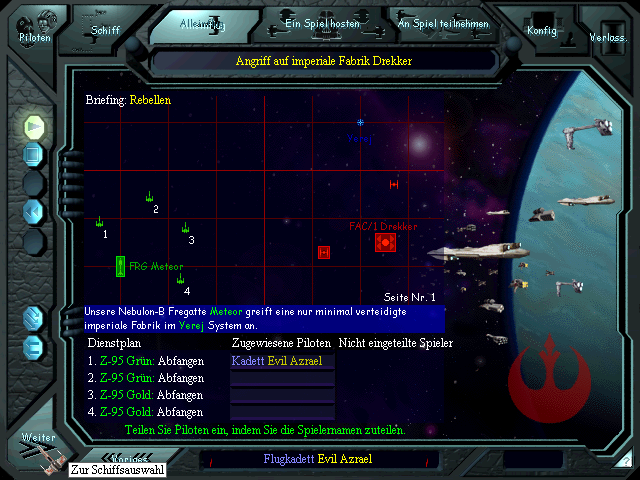Select the Alleinflug tab

point(204,24)
